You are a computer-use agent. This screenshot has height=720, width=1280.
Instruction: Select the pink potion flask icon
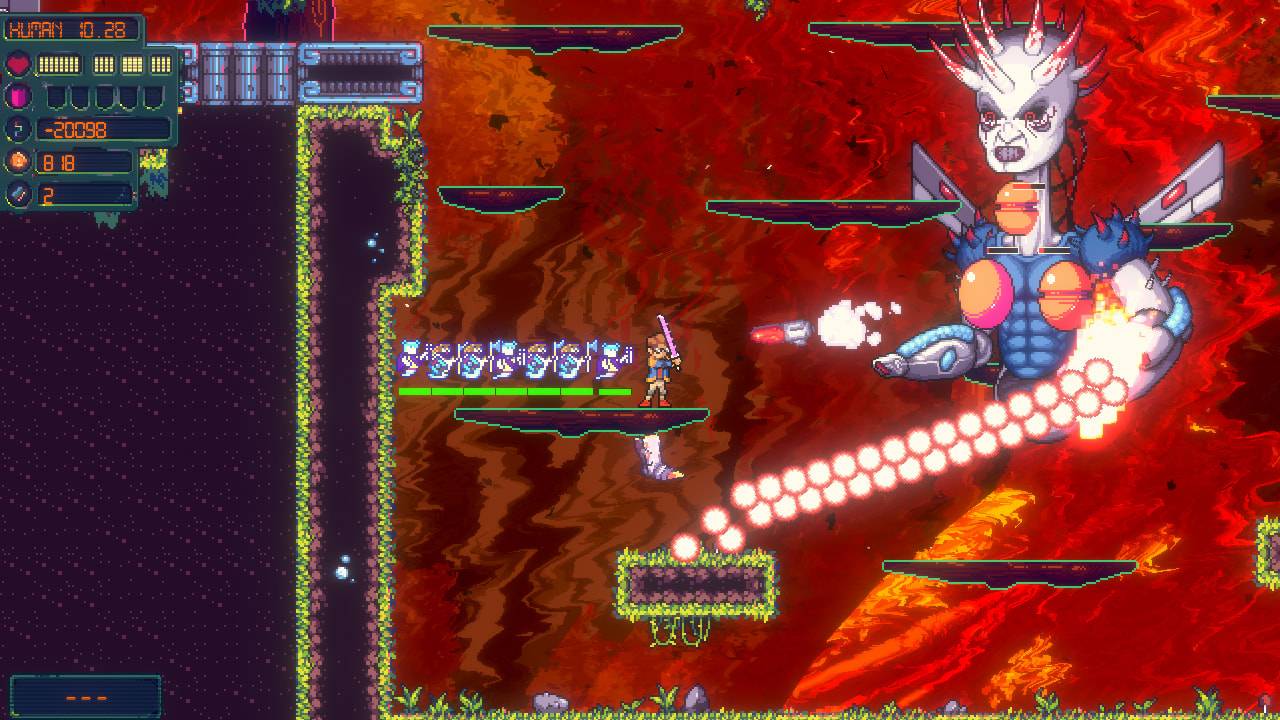(x=18, y=96)
